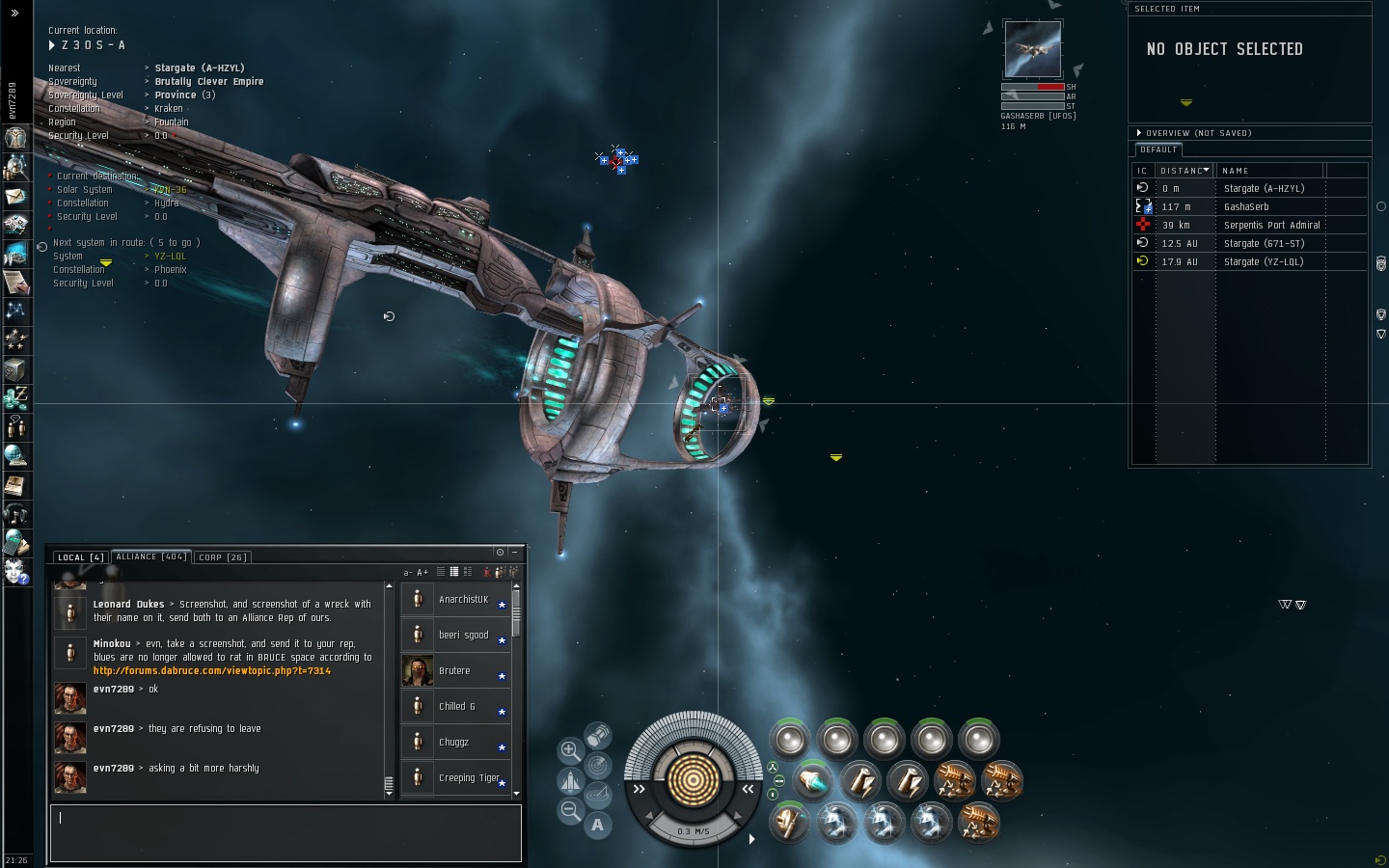This screenshot has height=868, width=1389.
Task: Click the chat message input box
Action: click(286, 832)
